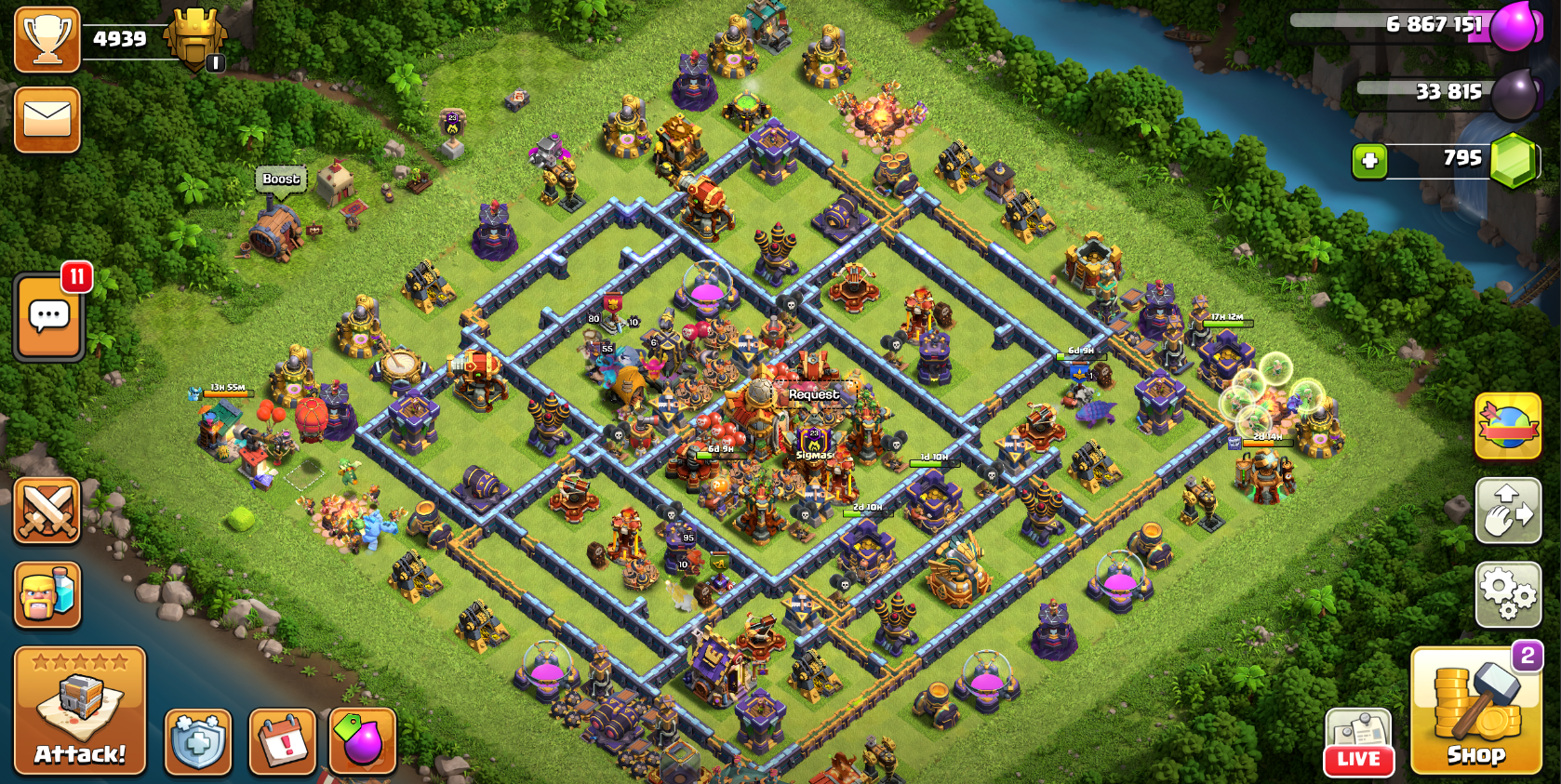Tap the Request troops bubble
Image resolution: width=1561 pixels, height=784 pixels.
(x=814, y=394)
